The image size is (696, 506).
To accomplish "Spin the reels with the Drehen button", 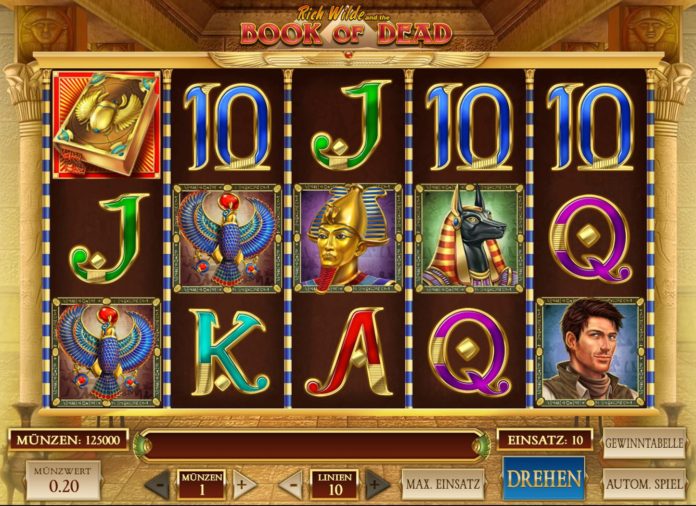I will [x=543, y=479].
